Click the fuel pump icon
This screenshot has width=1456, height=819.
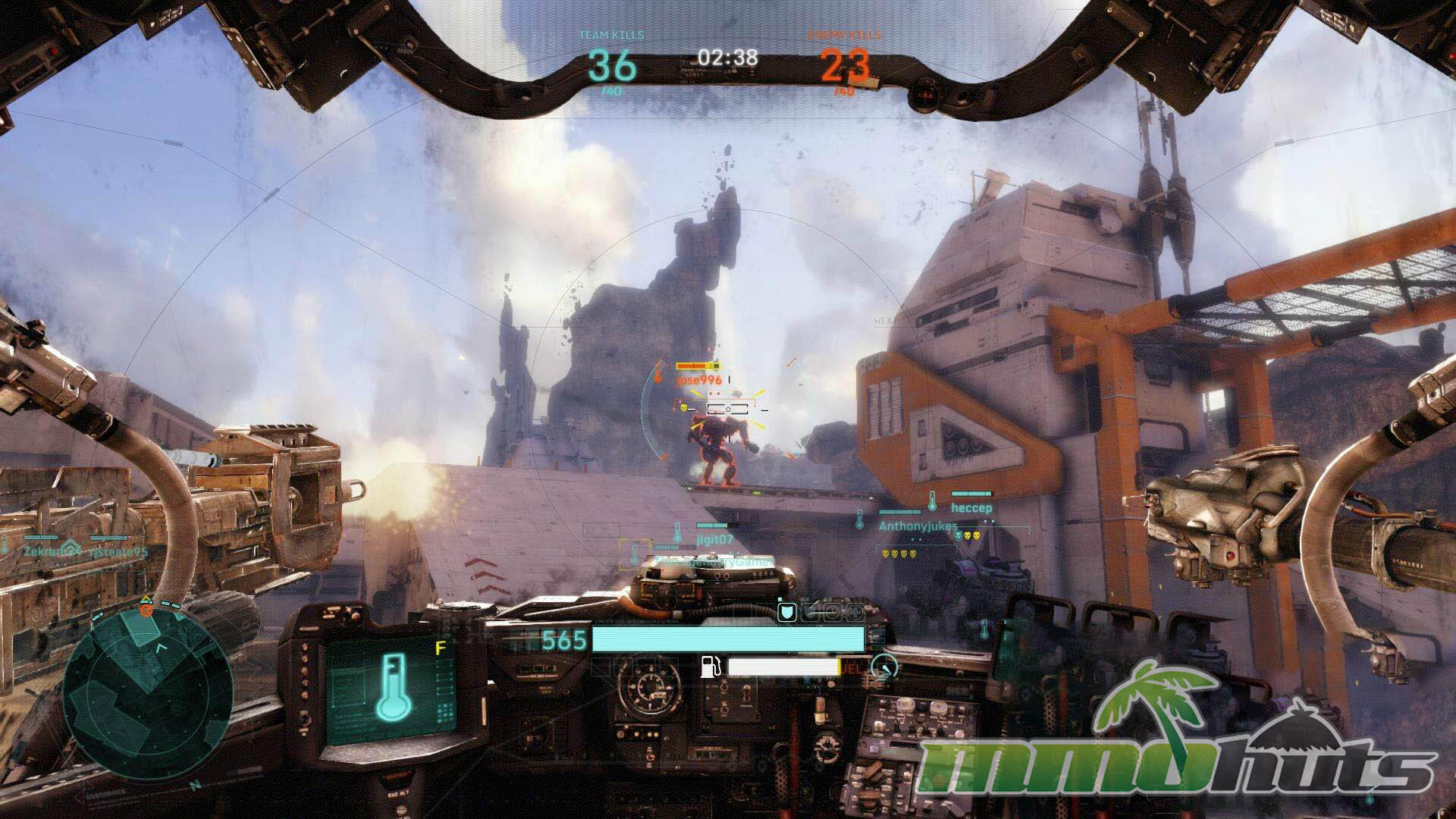coord(711,667)
